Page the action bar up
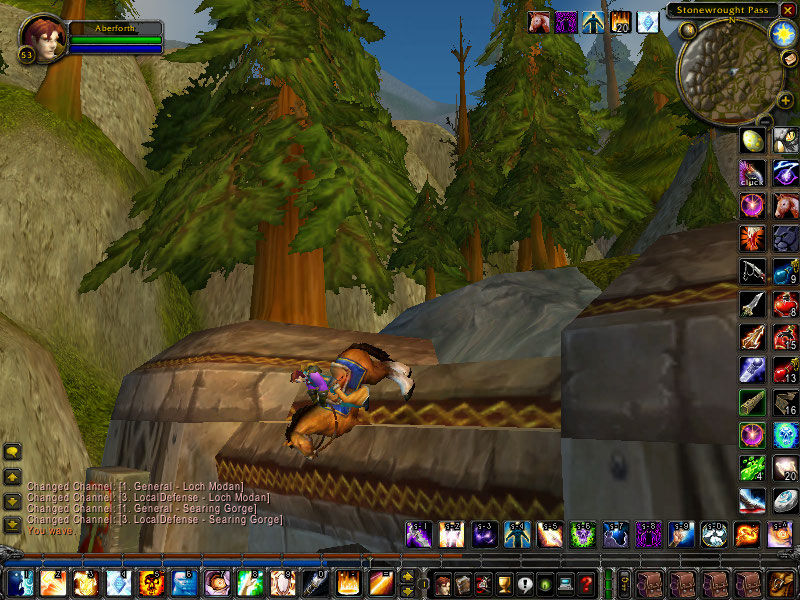The width and height of the screenshot is (800, 600). [x=408, y=576]
